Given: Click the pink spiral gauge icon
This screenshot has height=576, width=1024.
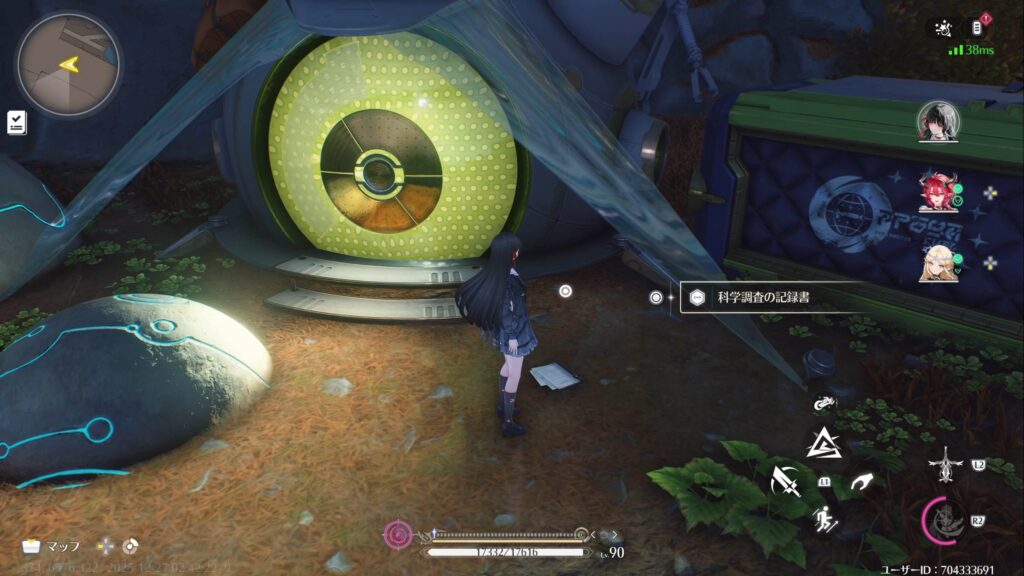Looking at the screenshot, I should point(398,535).
